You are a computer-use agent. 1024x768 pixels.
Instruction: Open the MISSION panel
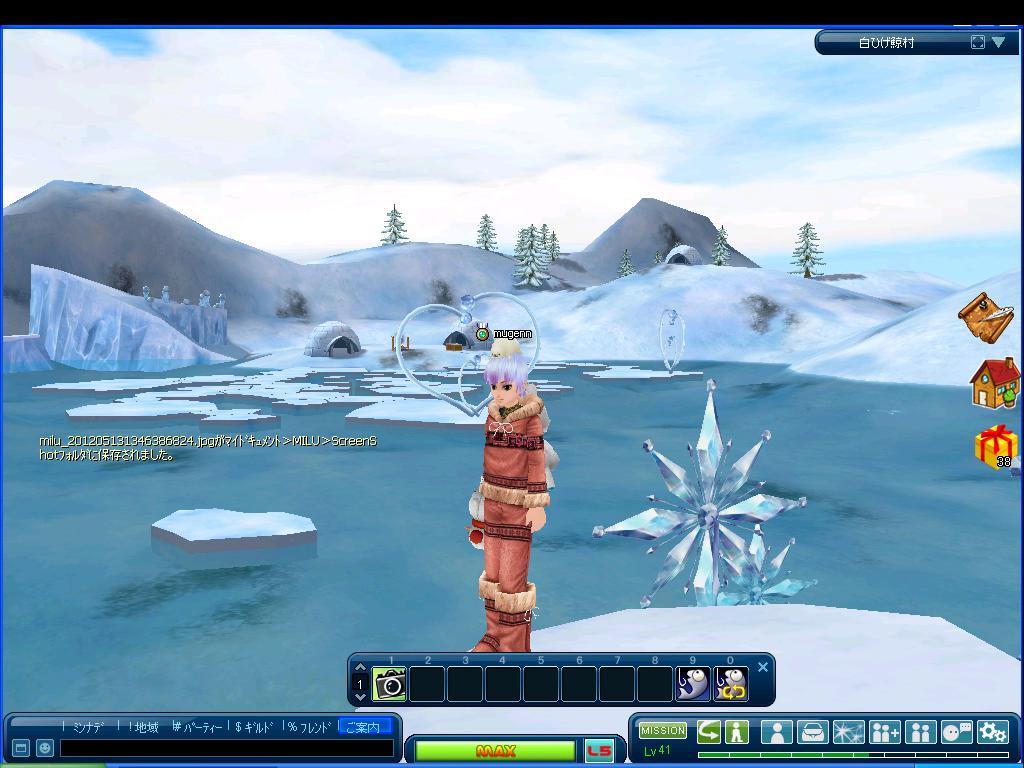663,730
